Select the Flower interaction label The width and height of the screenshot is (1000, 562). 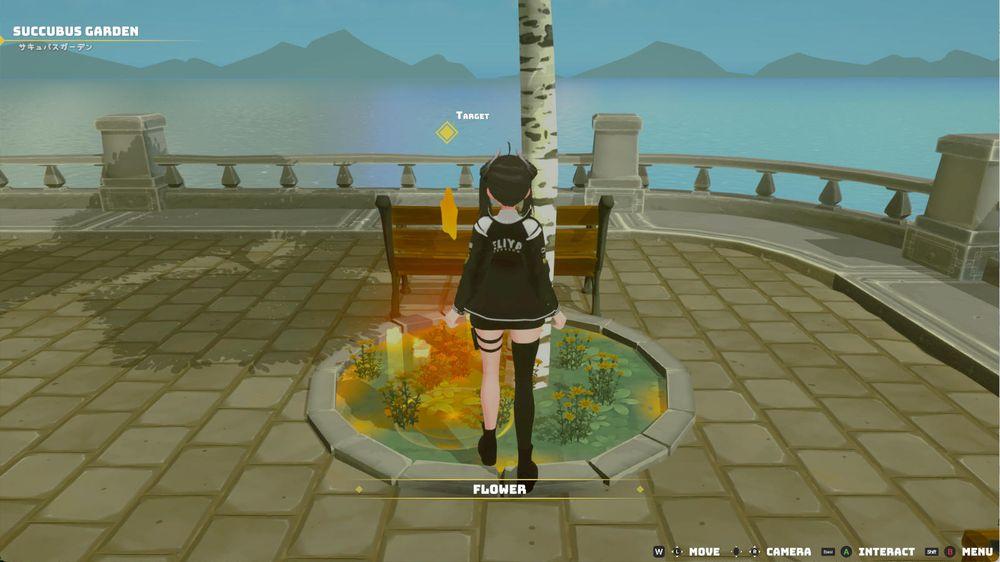coord(499,489)
